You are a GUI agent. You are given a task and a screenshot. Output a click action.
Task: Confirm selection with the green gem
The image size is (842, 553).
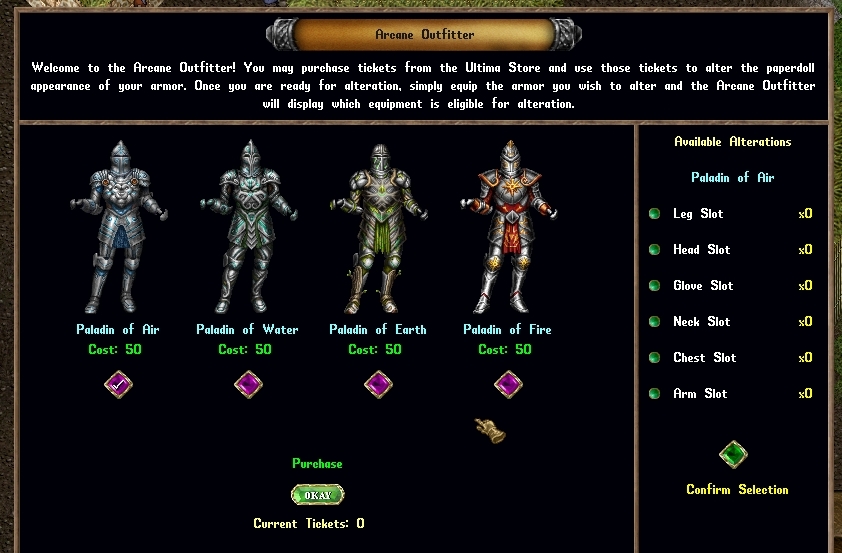pyautogui.click(x=734, y=455)
